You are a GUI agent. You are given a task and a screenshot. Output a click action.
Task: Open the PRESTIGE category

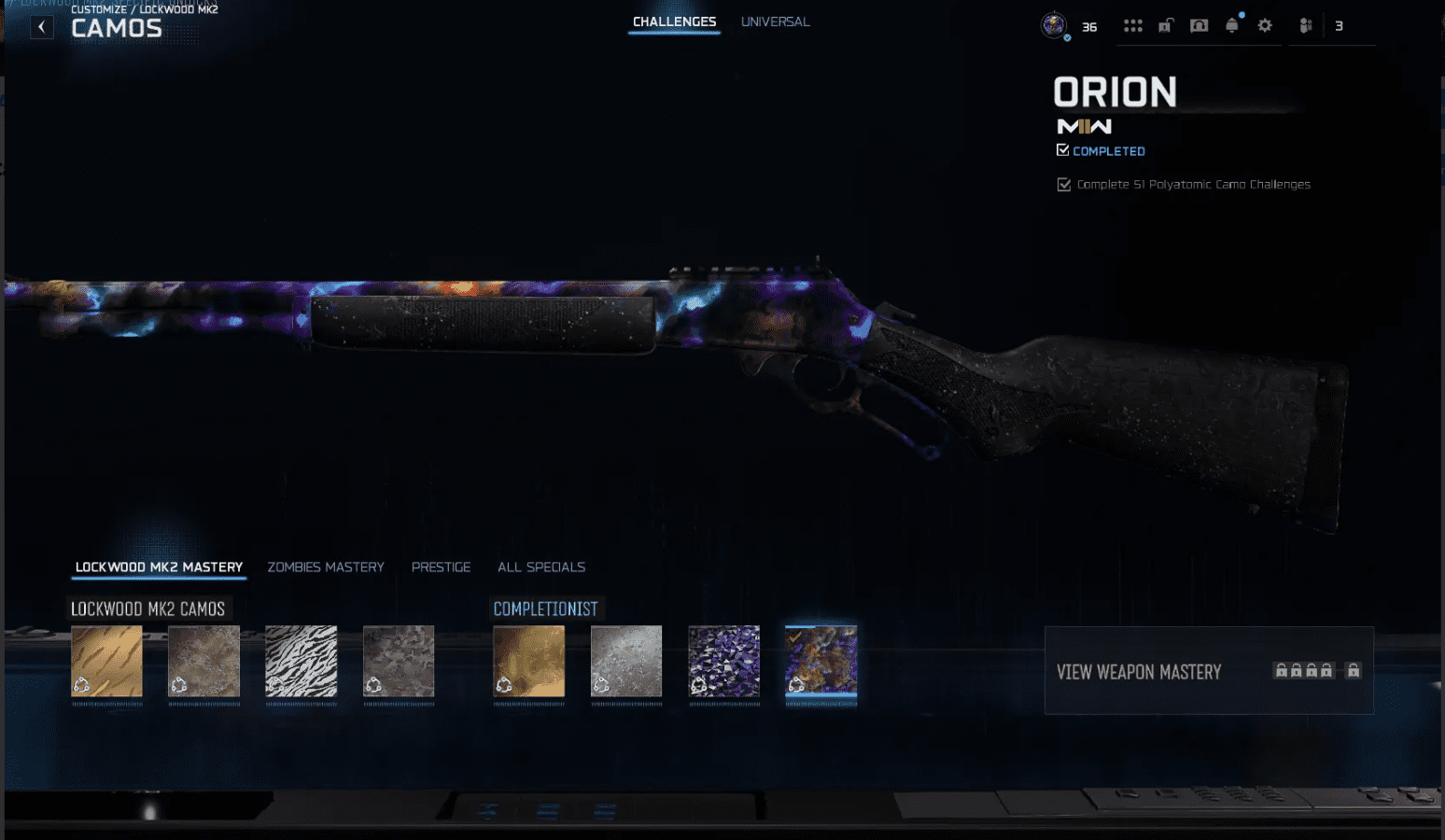pos(441,567)
